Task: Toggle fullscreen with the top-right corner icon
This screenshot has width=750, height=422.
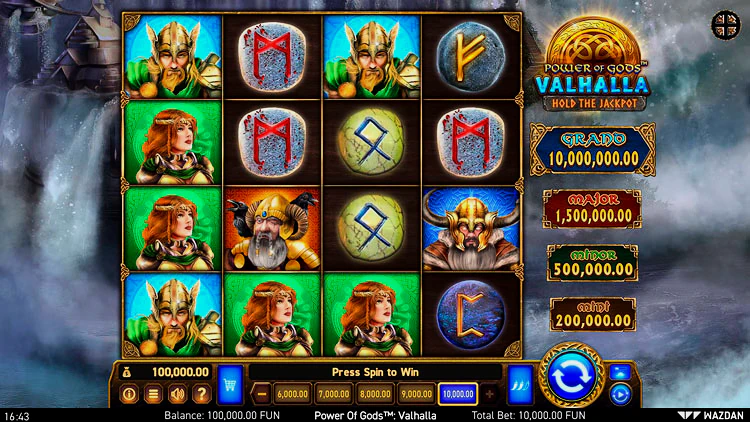Action: pyautogui.click(x=722, y=22)
